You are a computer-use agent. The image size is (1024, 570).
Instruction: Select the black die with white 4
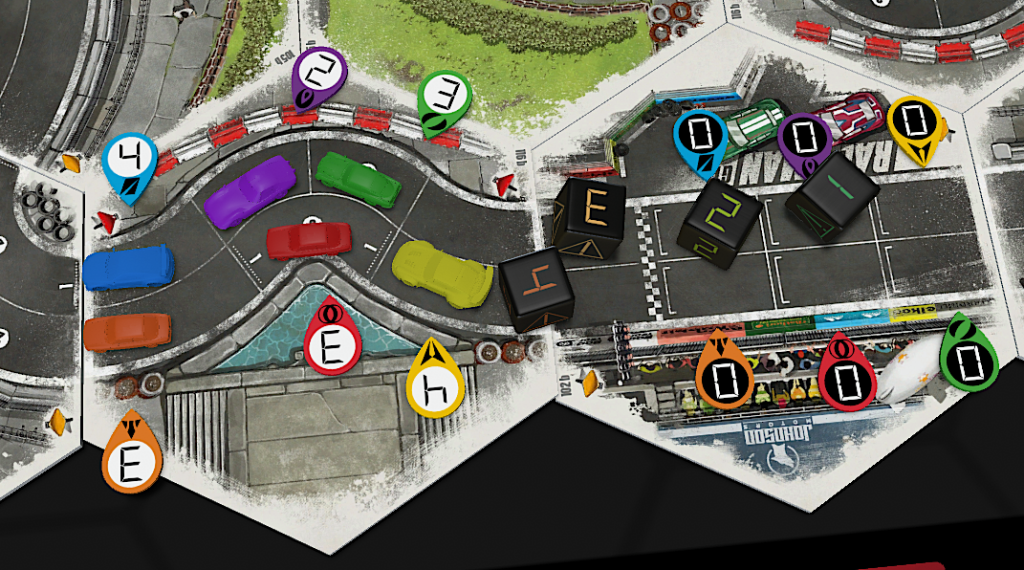[x=535, y=291]
